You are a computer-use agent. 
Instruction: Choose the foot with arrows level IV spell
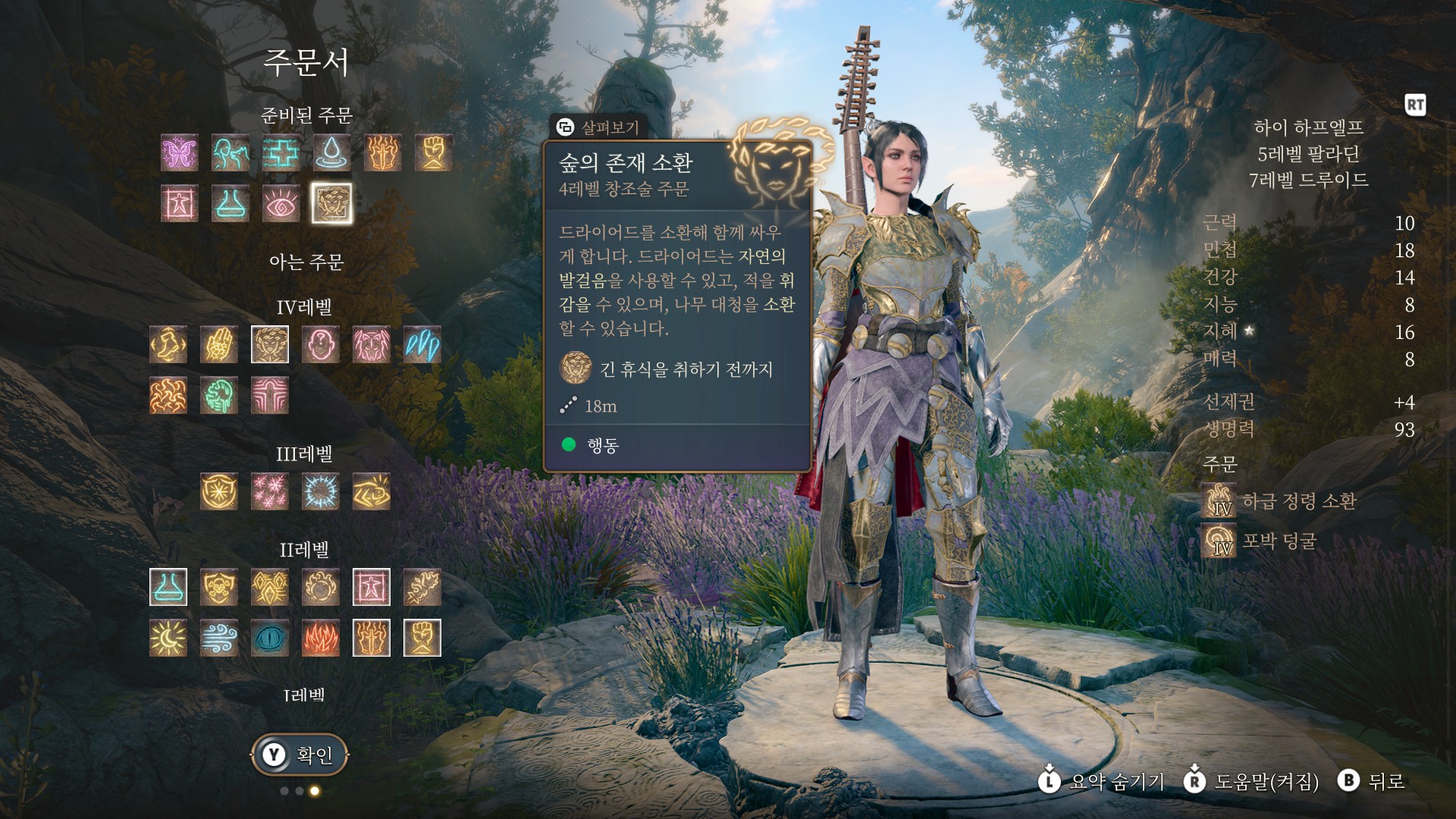pos(168,344)
